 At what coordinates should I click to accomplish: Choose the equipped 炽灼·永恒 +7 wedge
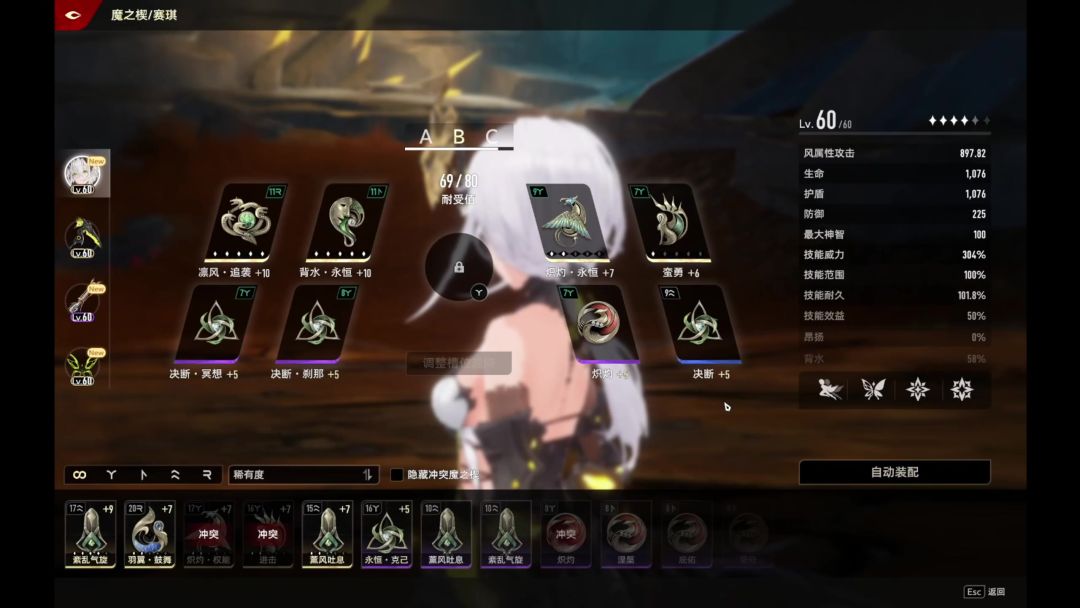pyautogui.click(x=569, y=222)
